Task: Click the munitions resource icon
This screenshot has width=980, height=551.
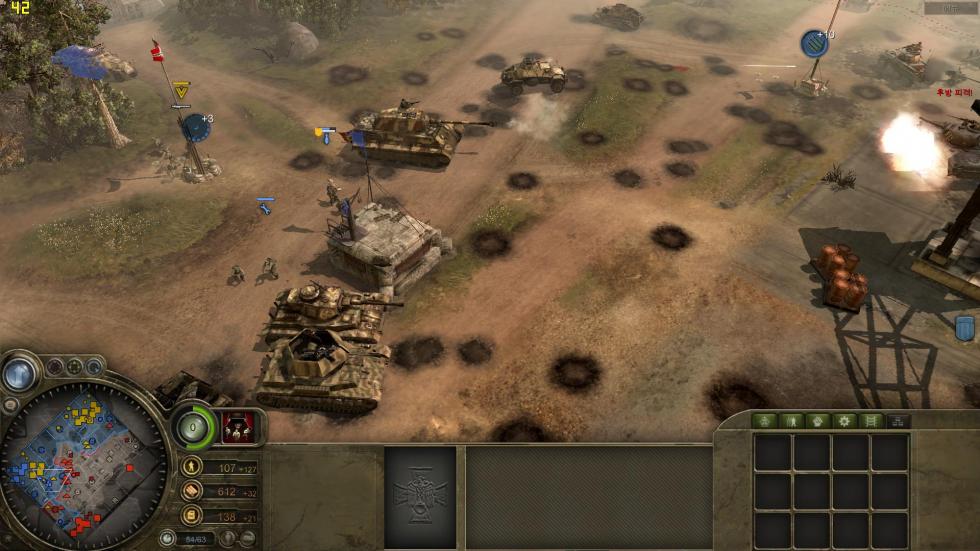Action: click(191, 491)
